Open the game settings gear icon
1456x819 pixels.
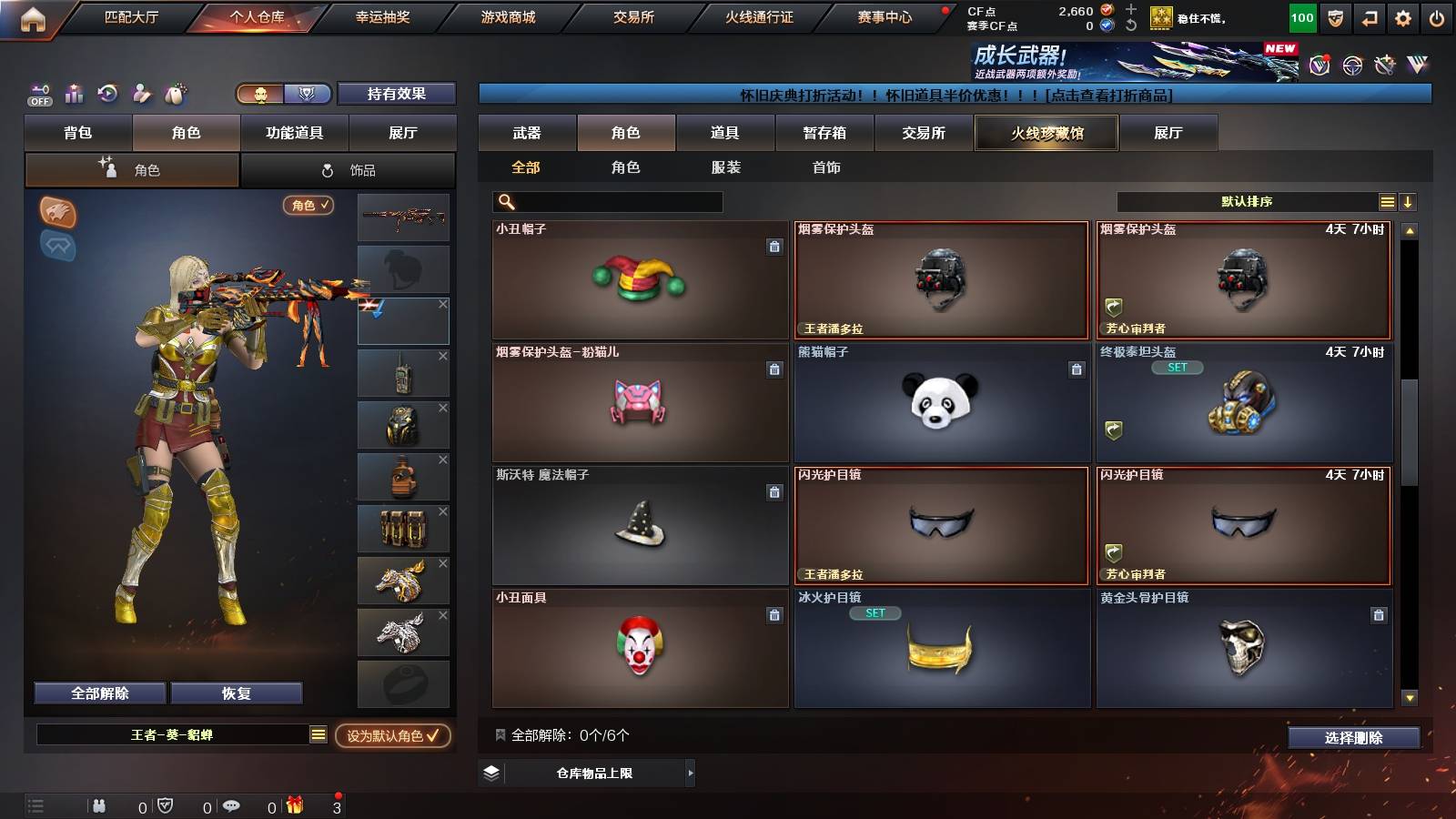point(1401,16)
